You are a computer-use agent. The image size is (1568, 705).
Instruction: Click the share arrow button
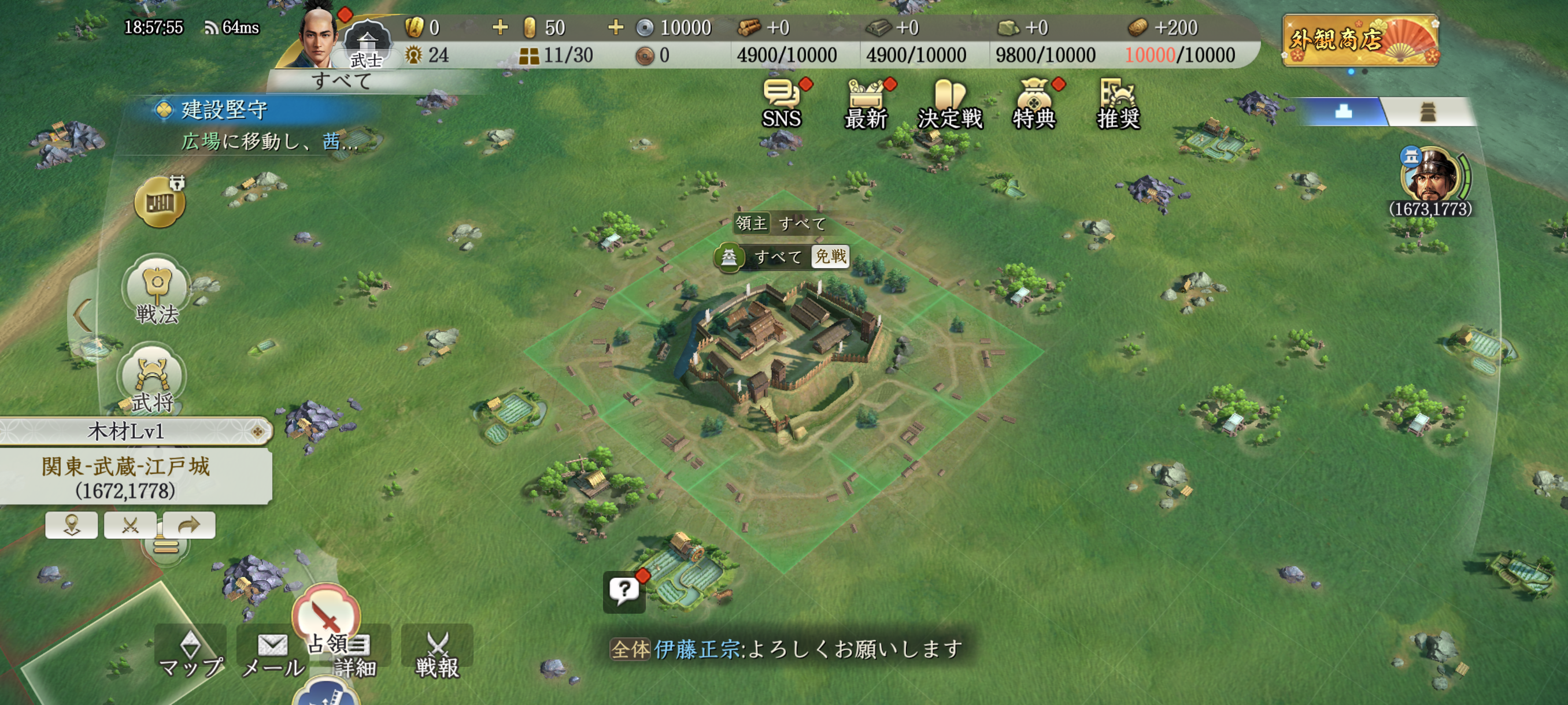click(x=188, y=525)
